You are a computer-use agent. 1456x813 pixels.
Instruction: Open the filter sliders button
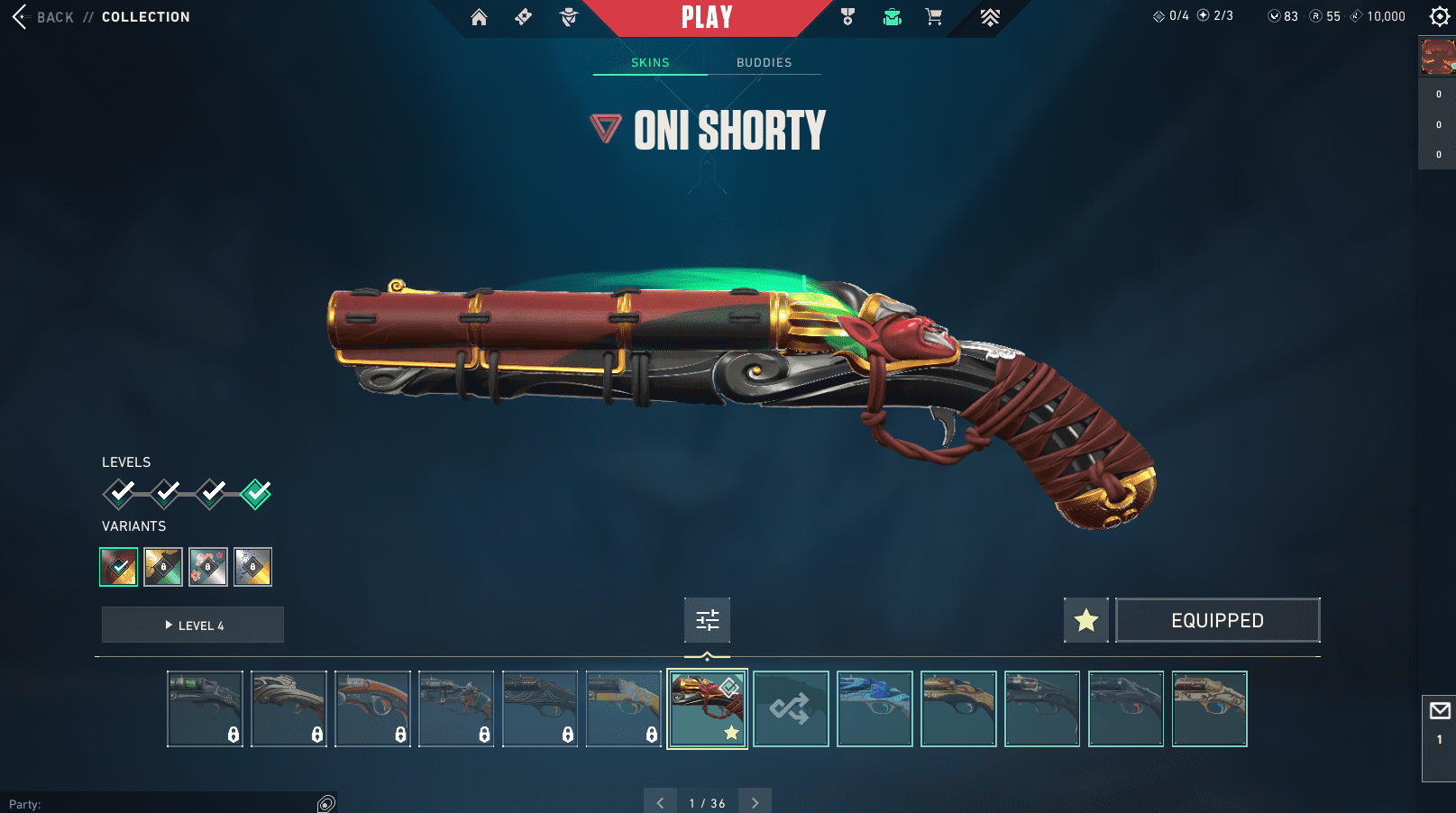(707, 620)
